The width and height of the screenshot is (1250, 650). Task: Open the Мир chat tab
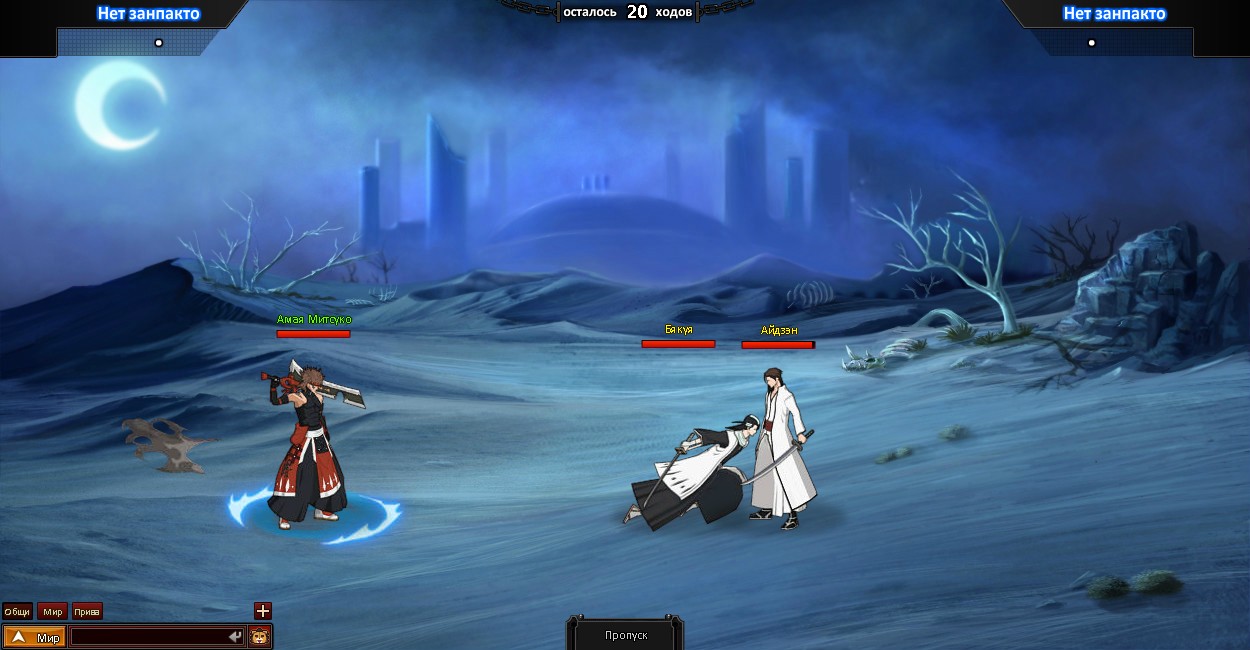pos(53,611)
